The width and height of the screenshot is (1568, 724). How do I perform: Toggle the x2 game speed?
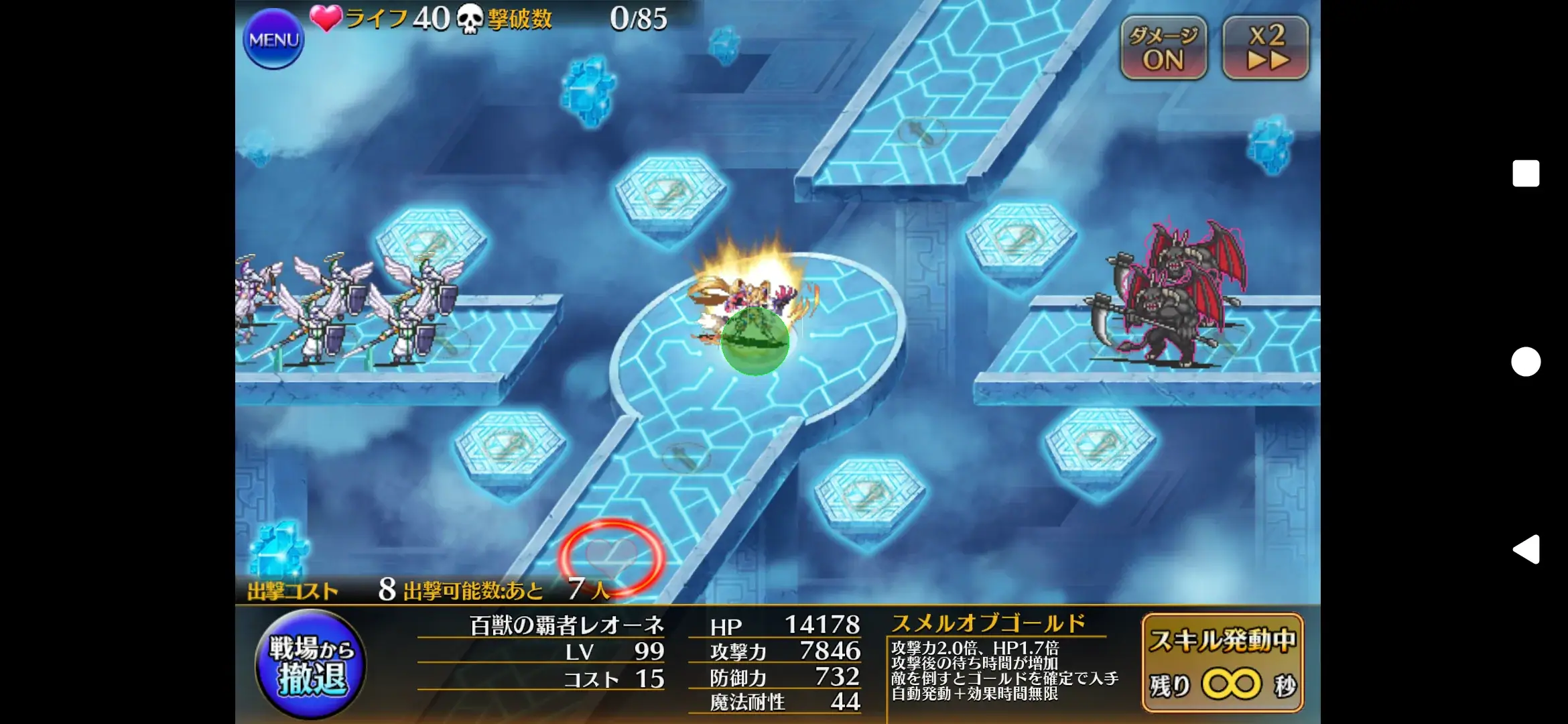point(1265,46)
